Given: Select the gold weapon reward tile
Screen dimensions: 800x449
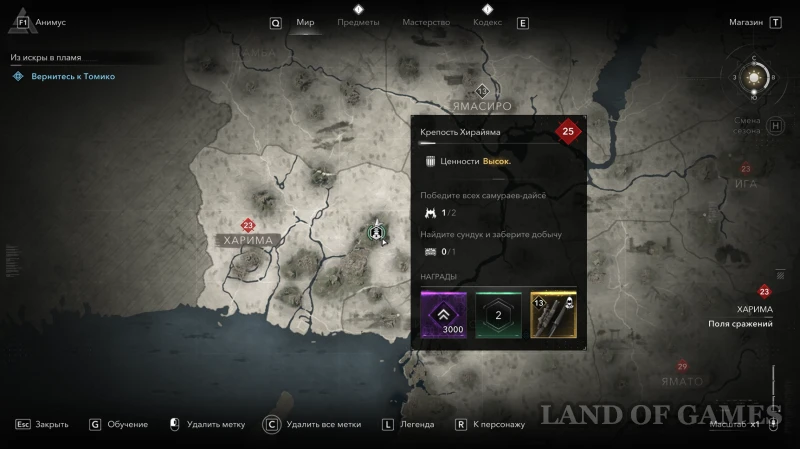Looking at the screenshot, I should pyautogui.click(x=552, y=314).
